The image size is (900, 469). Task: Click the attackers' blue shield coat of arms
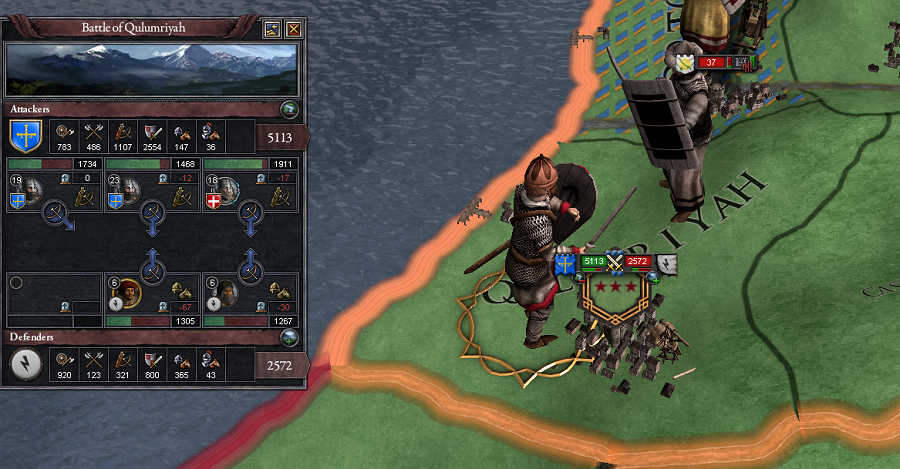tap(24, 134)
